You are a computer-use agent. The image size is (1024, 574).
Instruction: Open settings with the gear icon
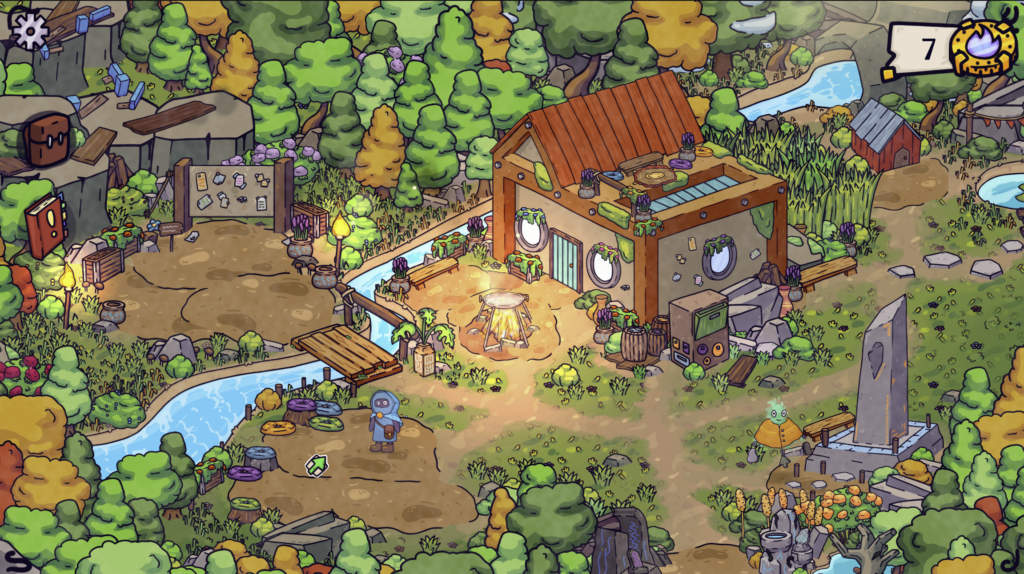point(30,30)
